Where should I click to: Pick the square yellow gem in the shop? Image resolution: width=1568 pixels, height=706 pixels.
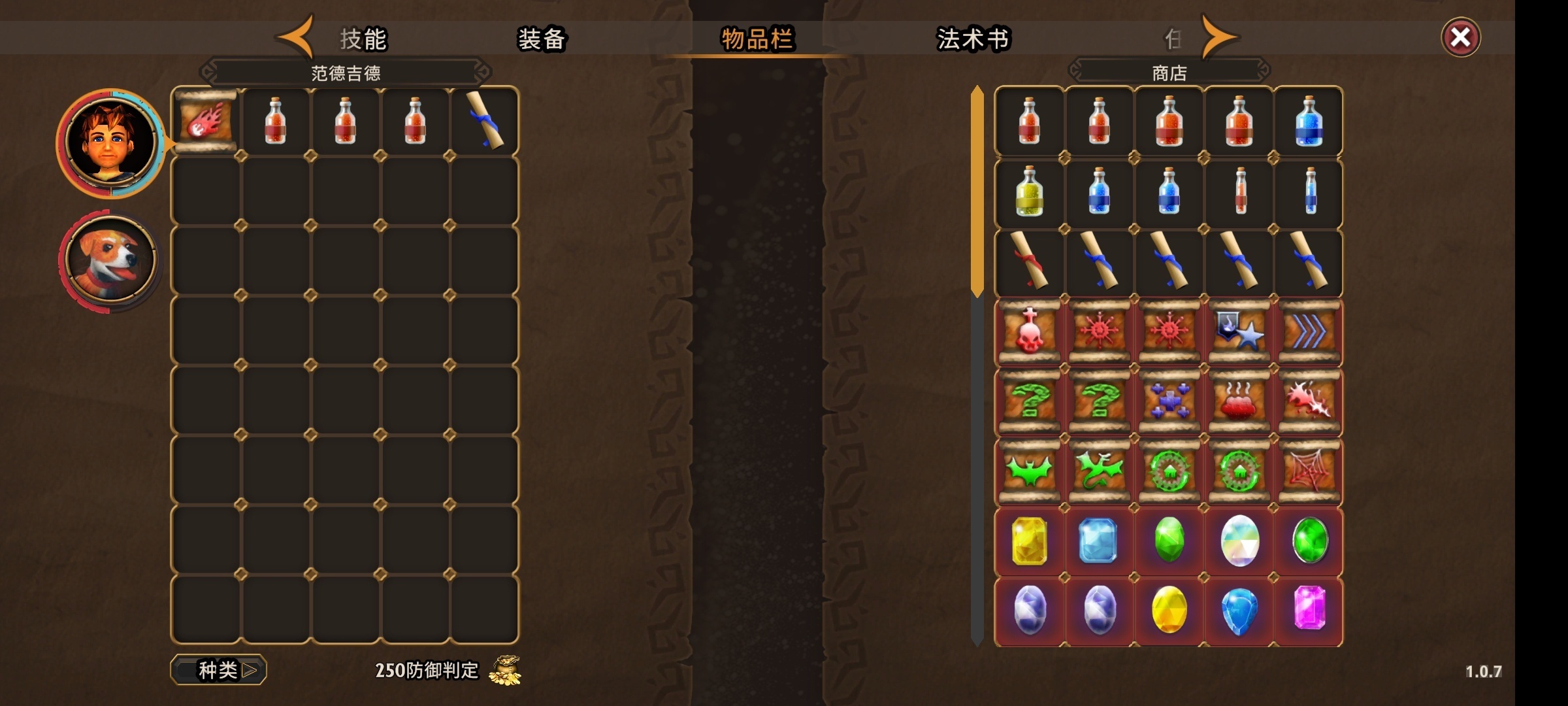coord(1030,541)
